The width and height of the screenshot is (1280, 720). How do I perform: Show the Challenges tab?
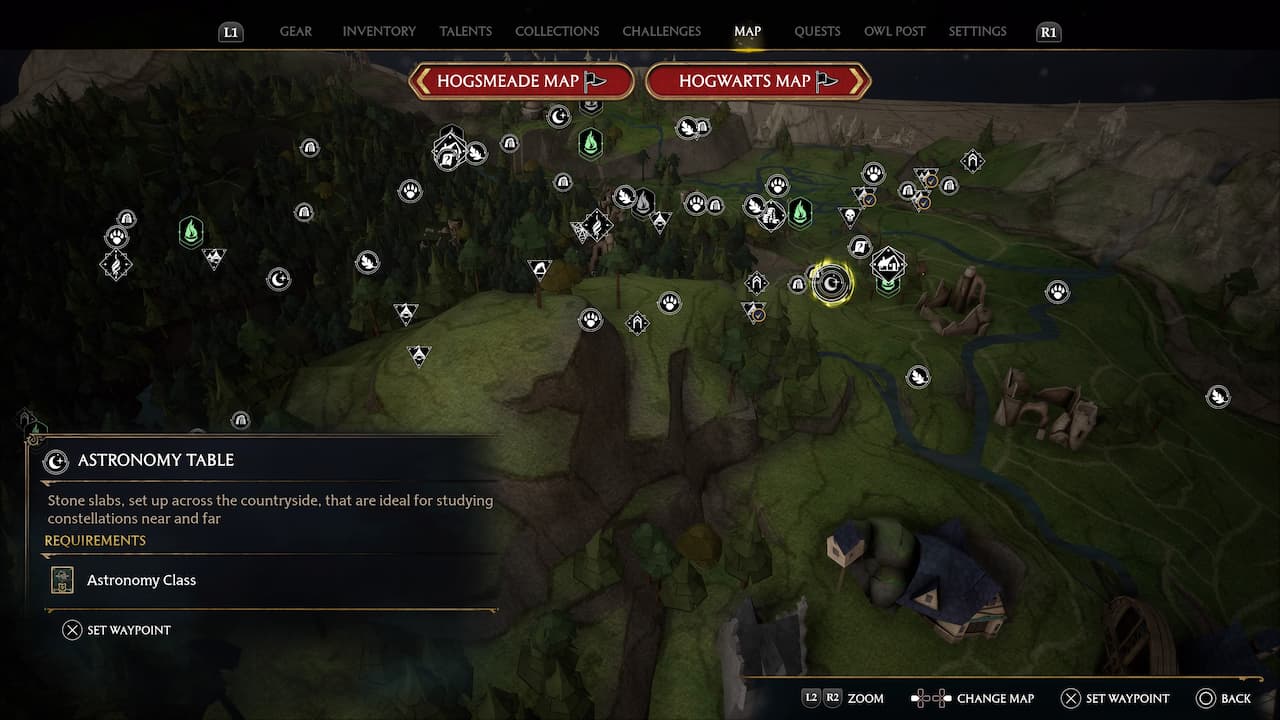(661, 31)
